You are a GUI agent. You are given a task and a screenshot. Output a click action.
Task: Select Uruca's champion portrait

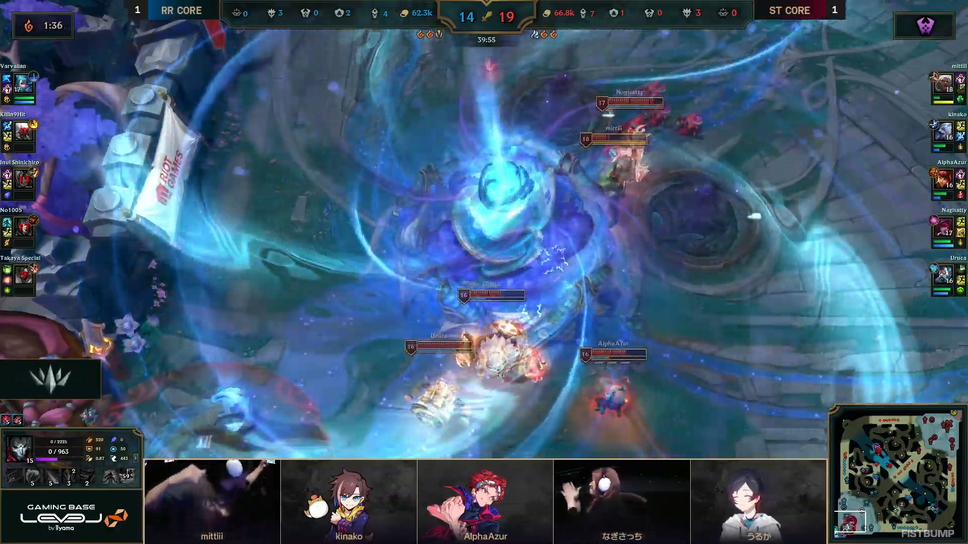coord(943,277)
